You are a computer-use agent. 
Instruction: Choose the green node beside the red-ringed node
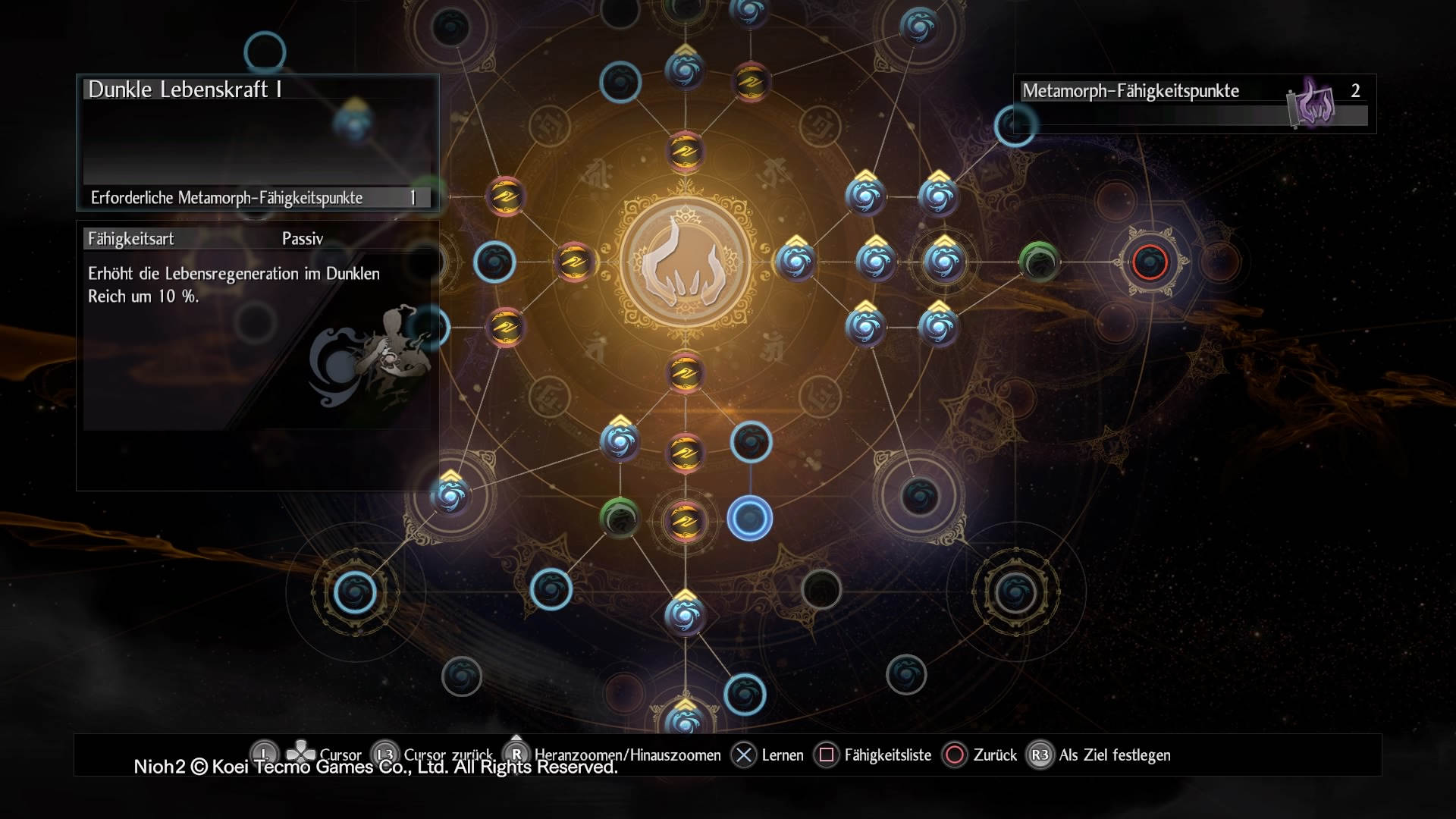point(1039,262)
